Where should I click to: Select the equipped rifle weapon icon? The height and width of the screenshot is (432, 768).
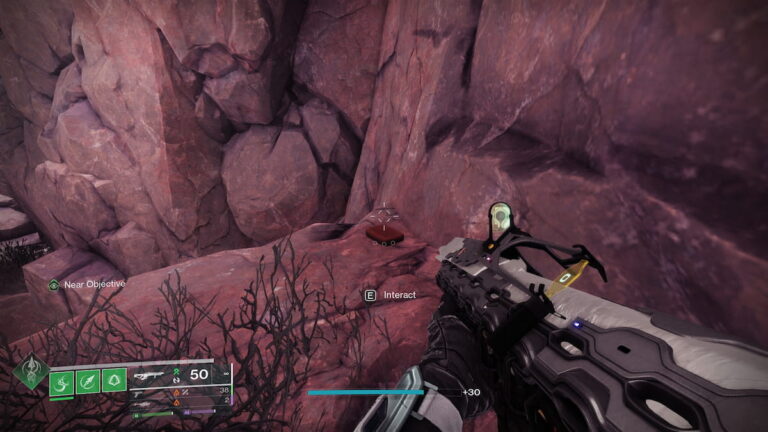coord(148,374)
